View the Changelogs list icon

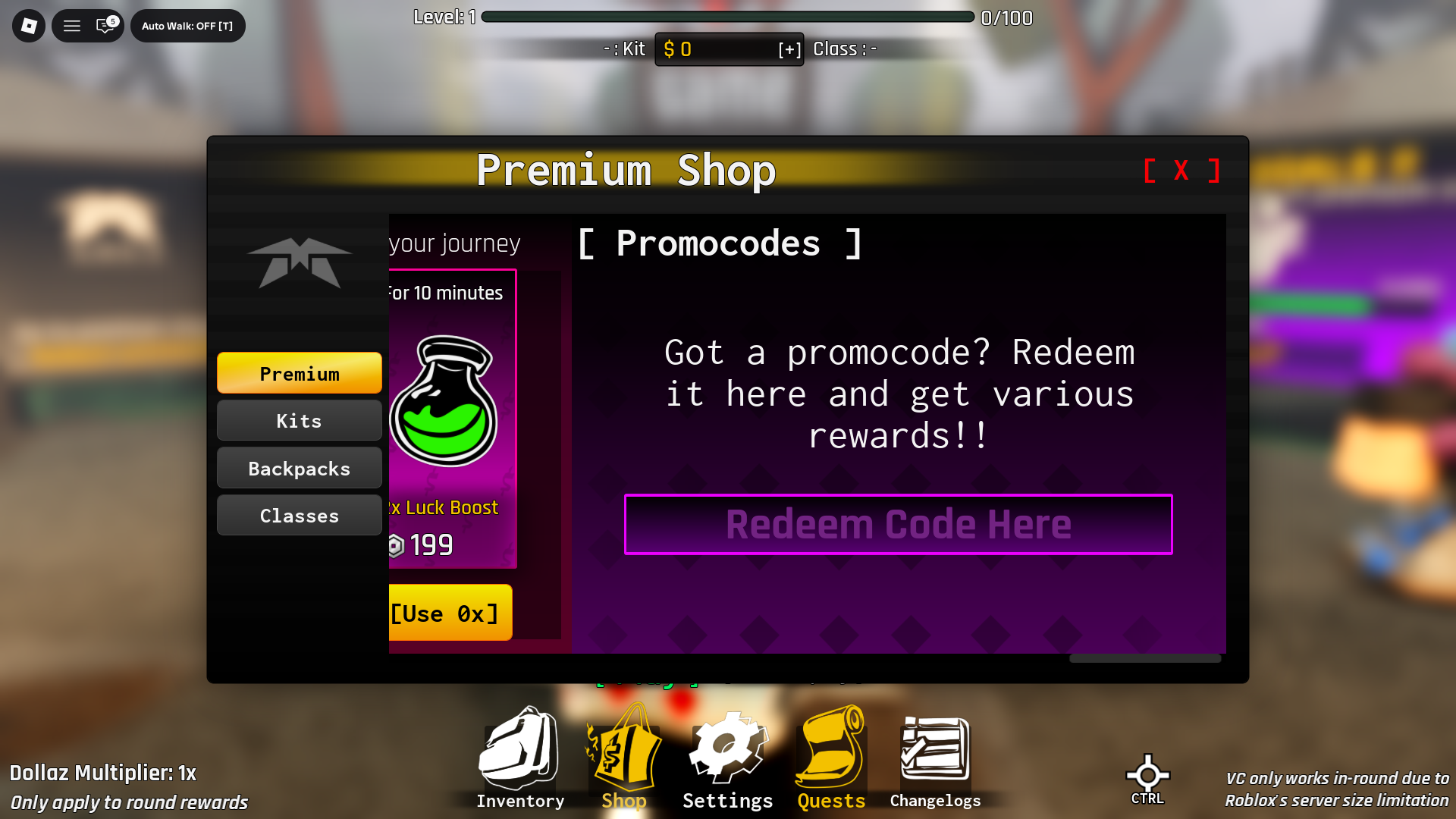tap(934, 747)
